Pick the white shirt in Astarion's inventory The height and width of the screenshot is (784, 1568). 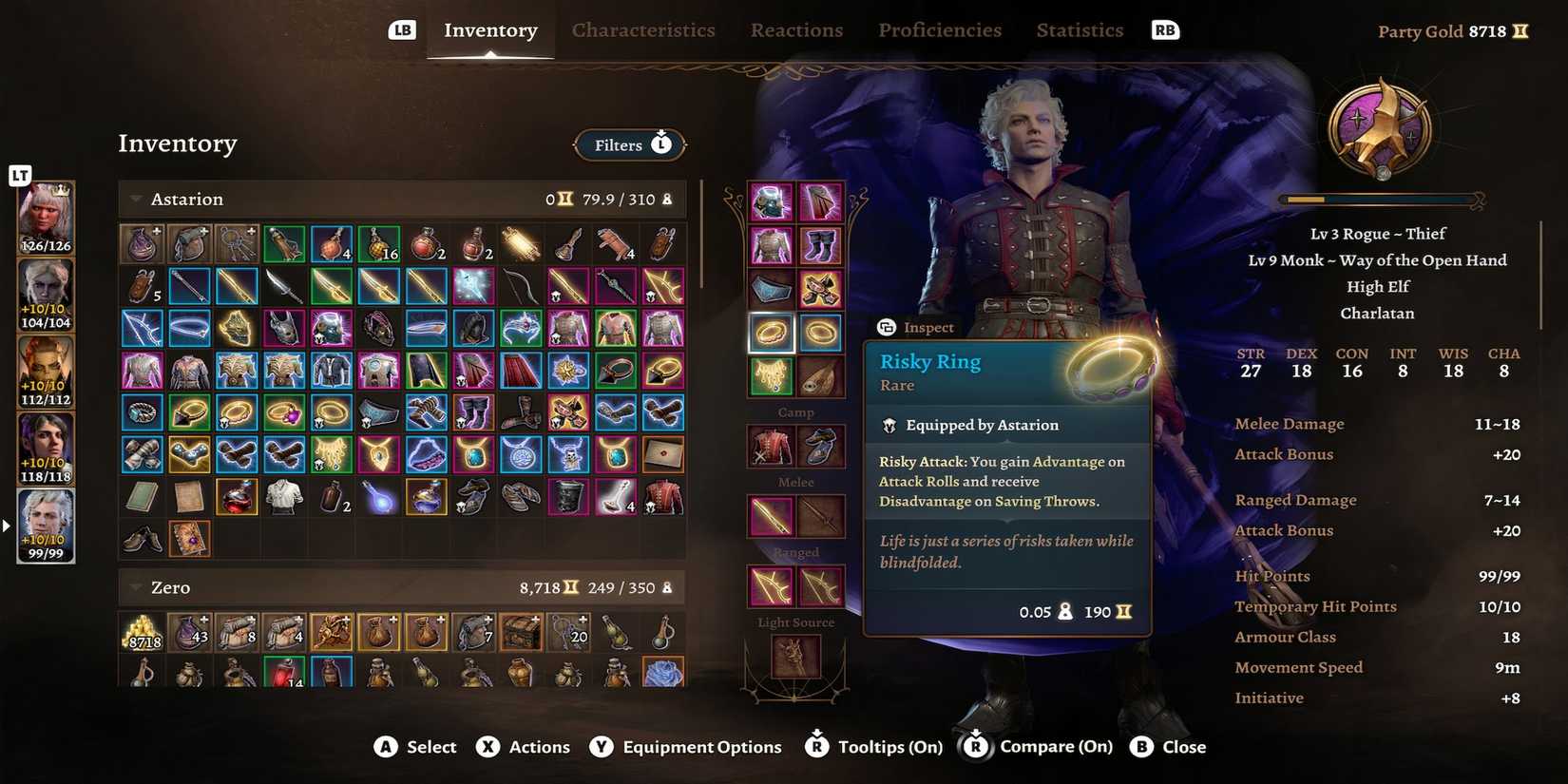tap(284, 497)
